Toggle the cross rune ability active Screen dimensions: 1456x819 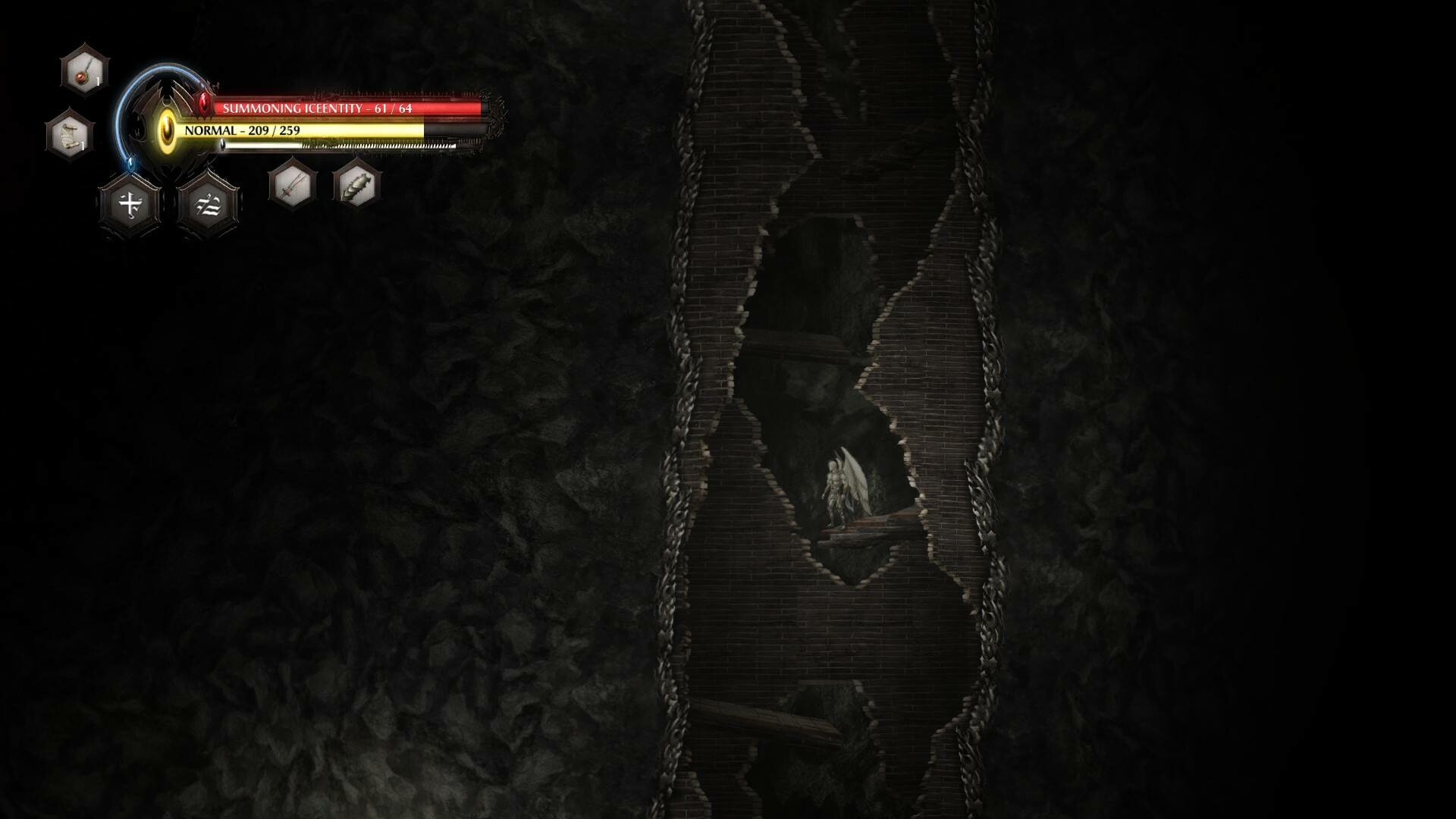tap(130, 205)
